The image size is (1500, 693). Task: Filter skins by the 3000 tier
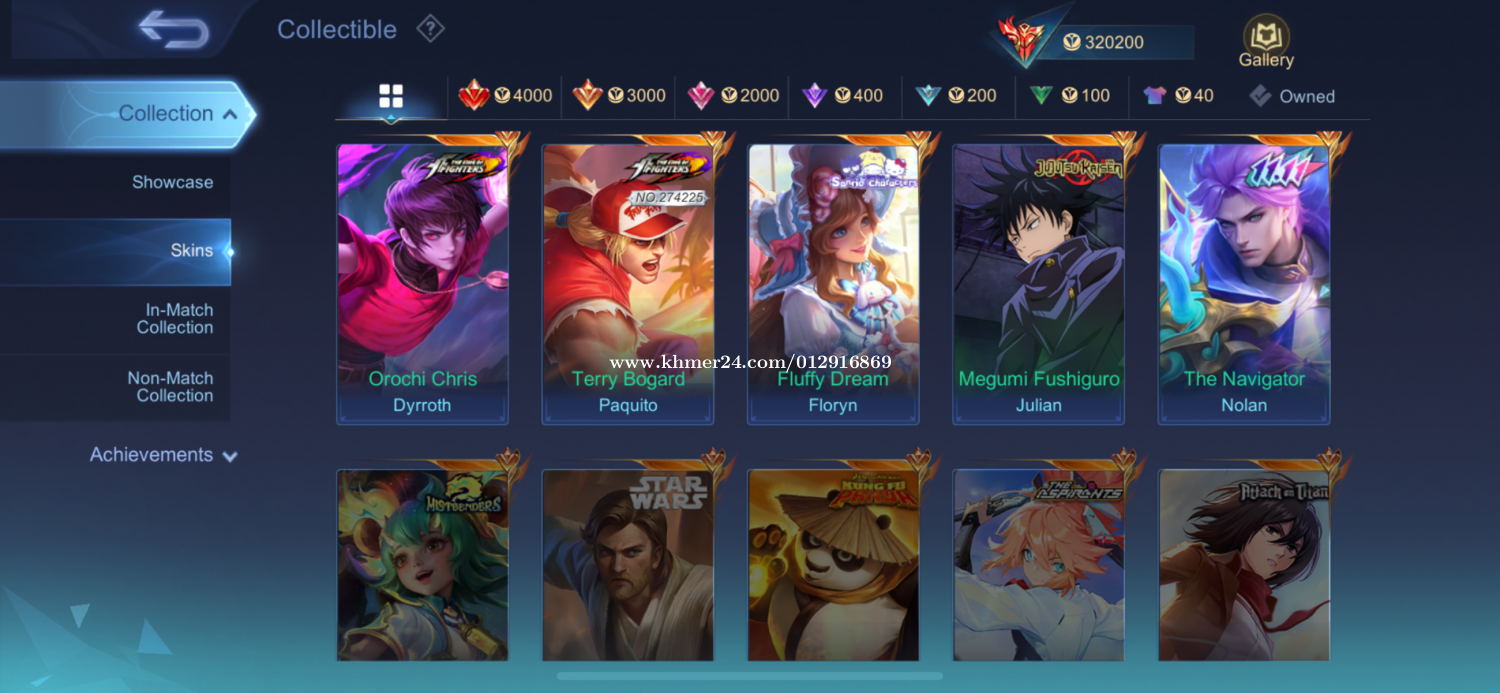point(619,96)
